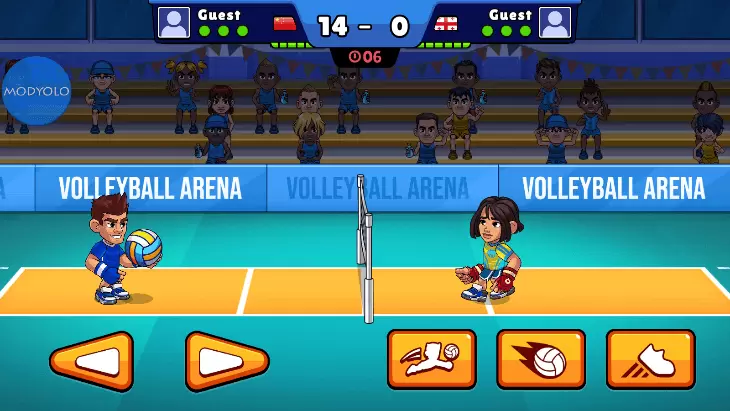Hit the flaming ball spike button
The width and height of the screenshot is (730, 411).
point(541,359)
